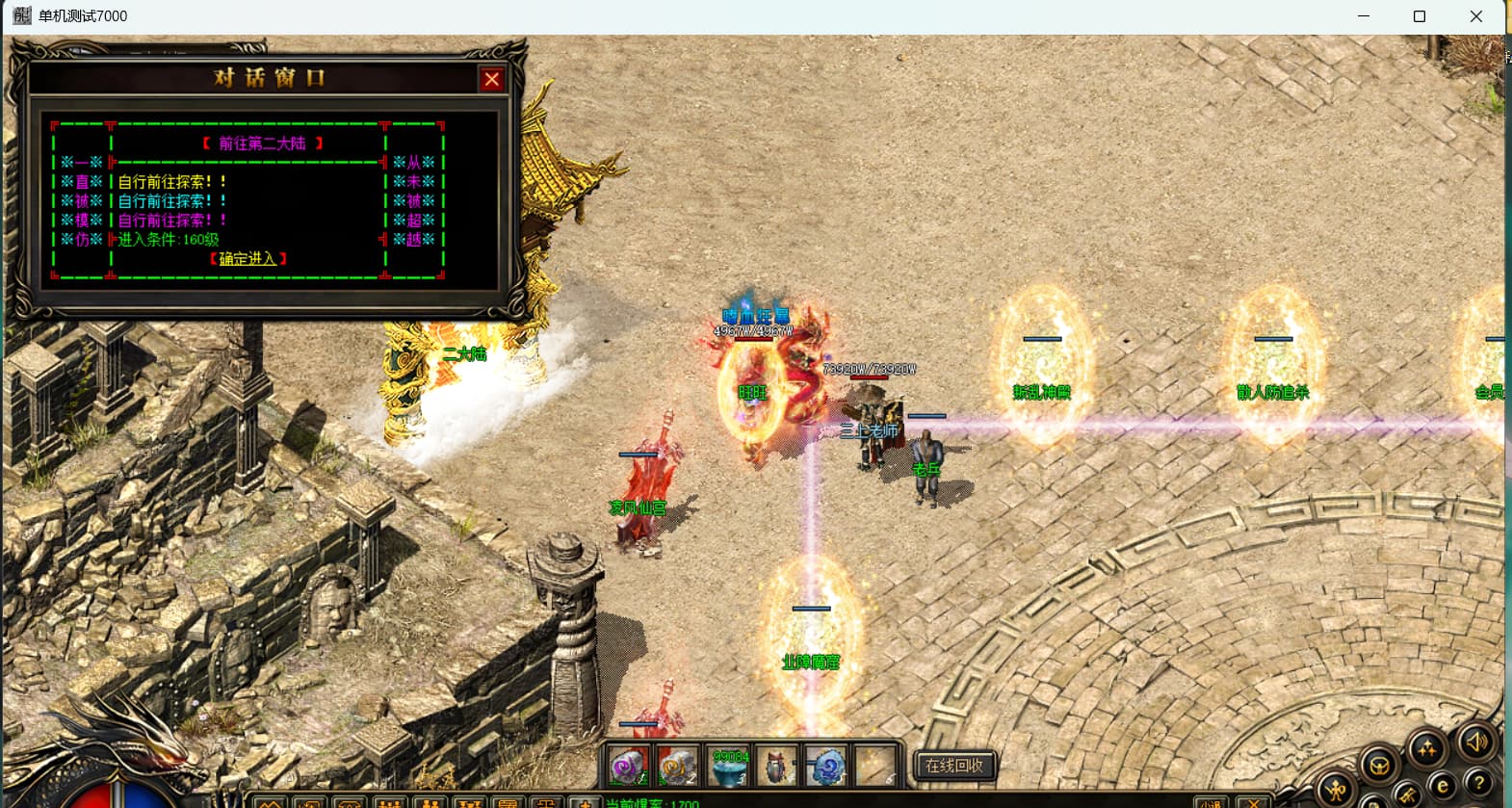Close the 对话窗口 dialogue window
The height and width of the screenshot is (808, 1512).
tap(491, 80)
